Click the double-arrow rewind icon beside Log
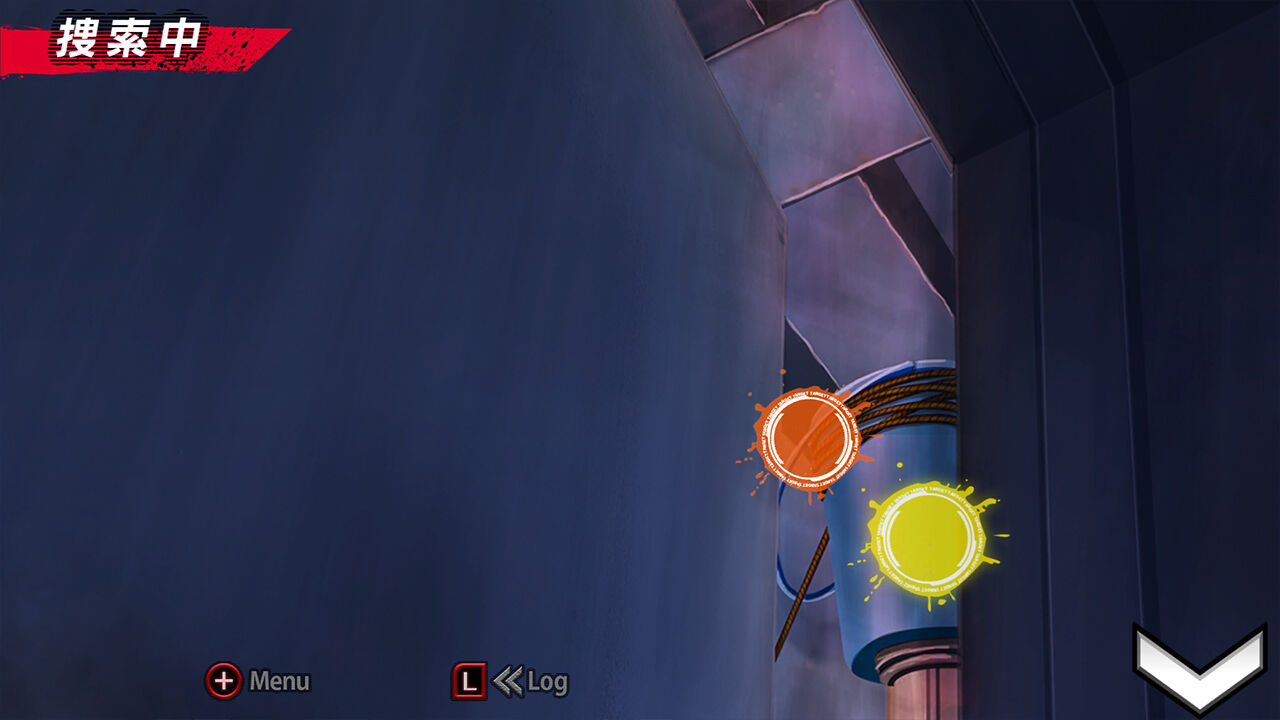The height and width of the screenshot is (720, 1280). [508, 680]
